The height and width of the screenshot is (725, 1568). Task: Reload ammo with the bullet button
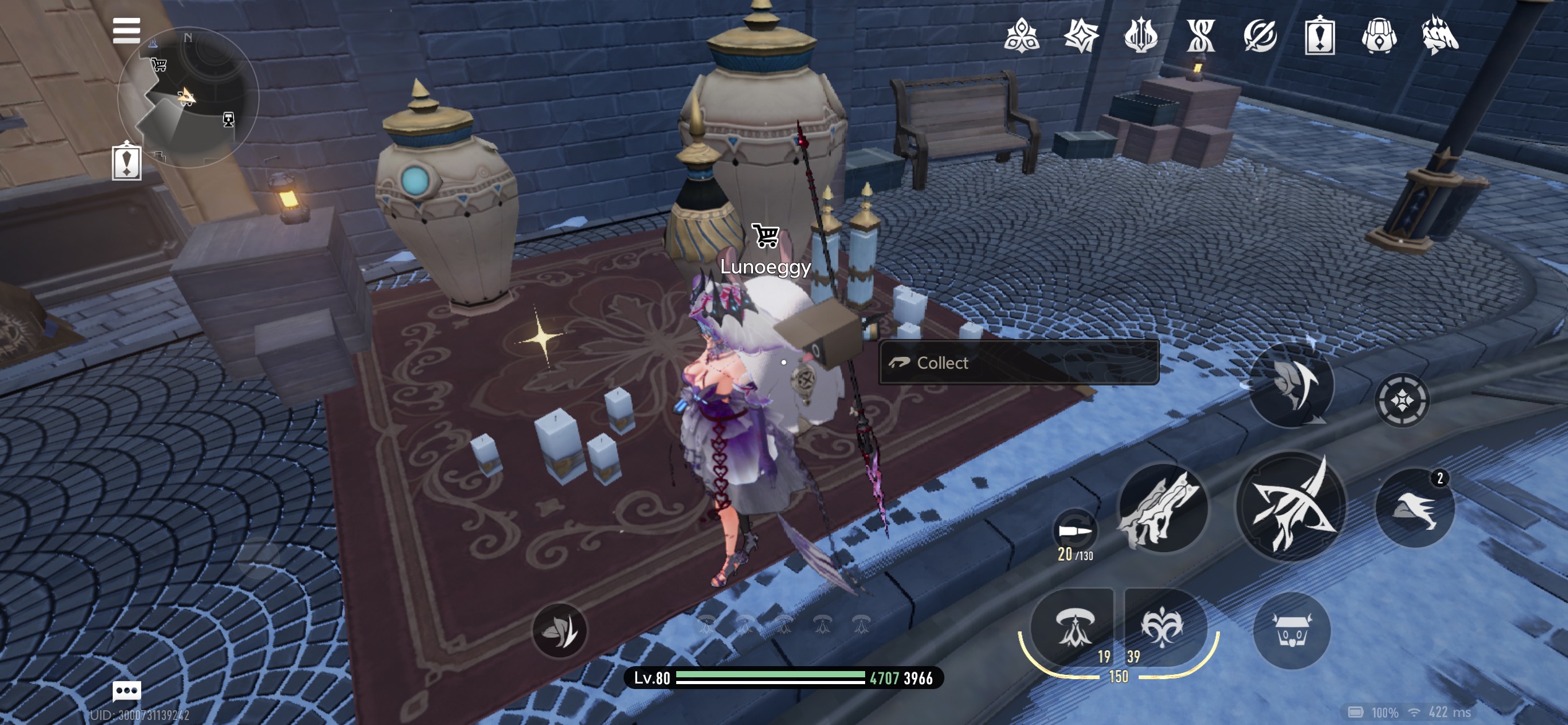[x=1075, y=532]
